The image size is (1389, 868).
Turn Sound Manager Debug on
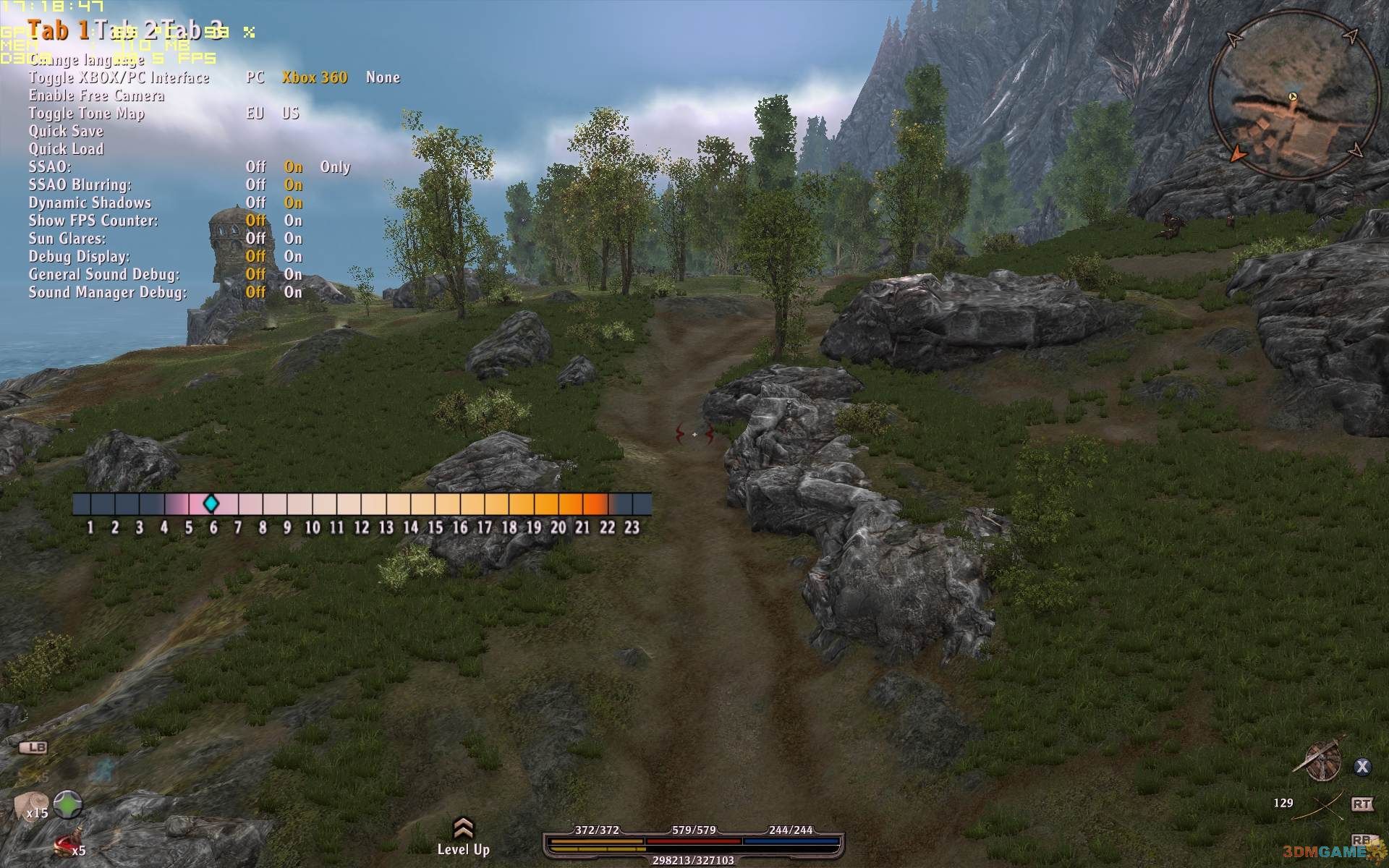pyautogui.click(x=293, y=292)
